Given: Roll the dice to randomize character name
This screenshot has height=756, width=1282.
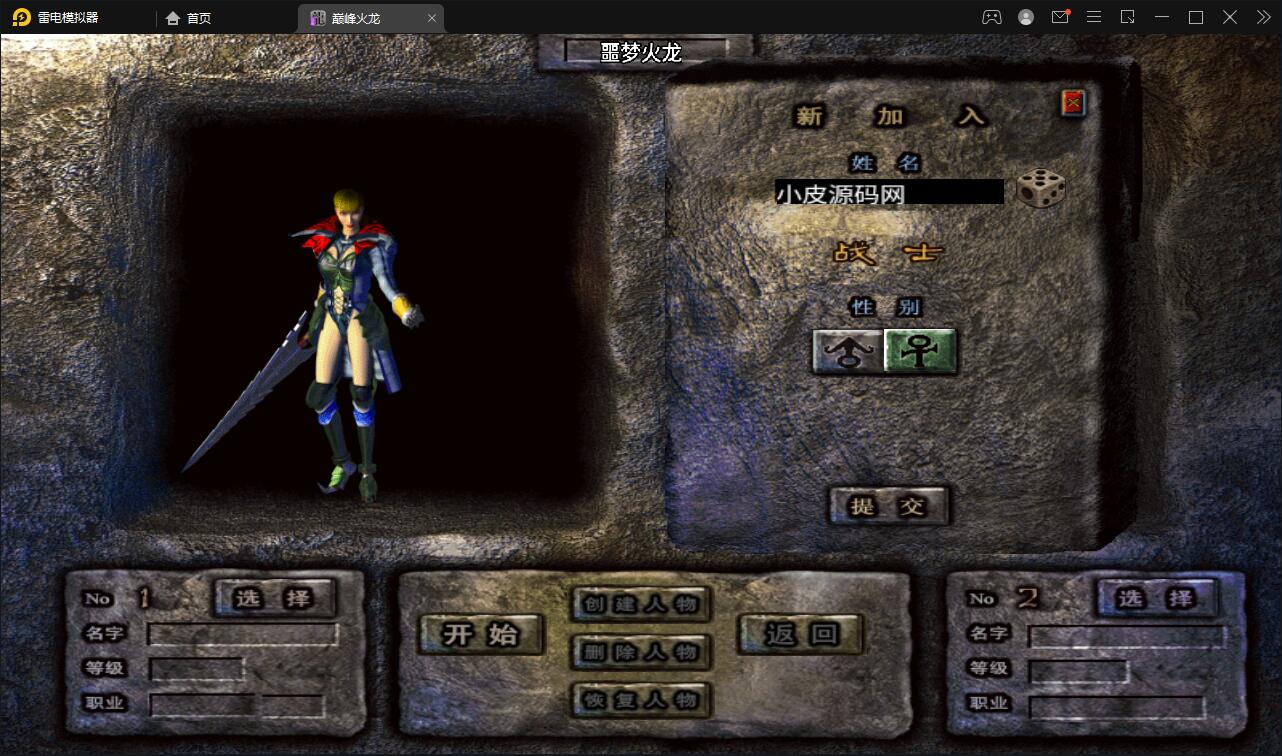Looking at the screenshot, I should 1040,190.
